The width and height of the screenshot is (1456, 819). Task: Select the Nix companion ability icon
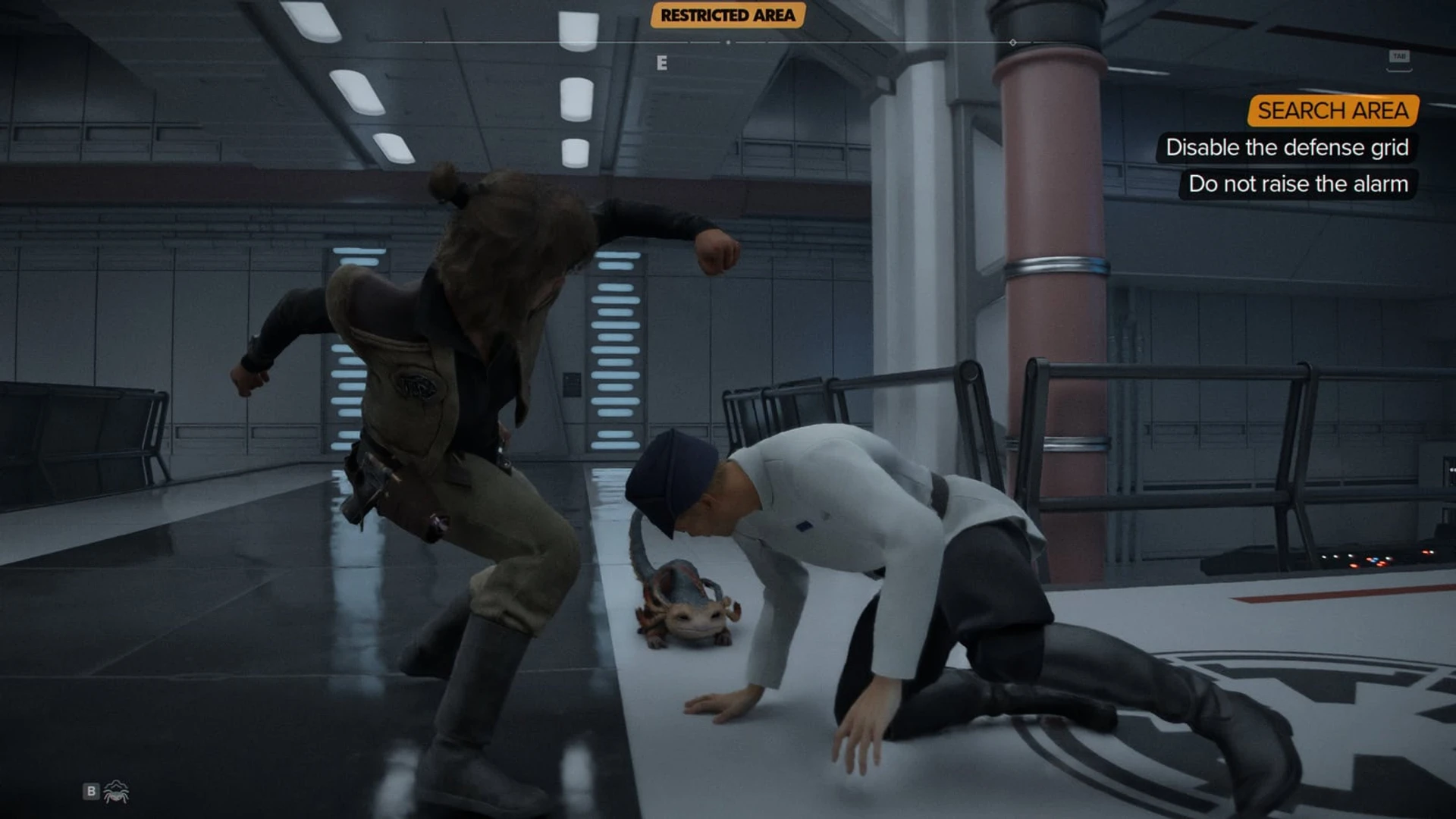(x=115, y=790)
